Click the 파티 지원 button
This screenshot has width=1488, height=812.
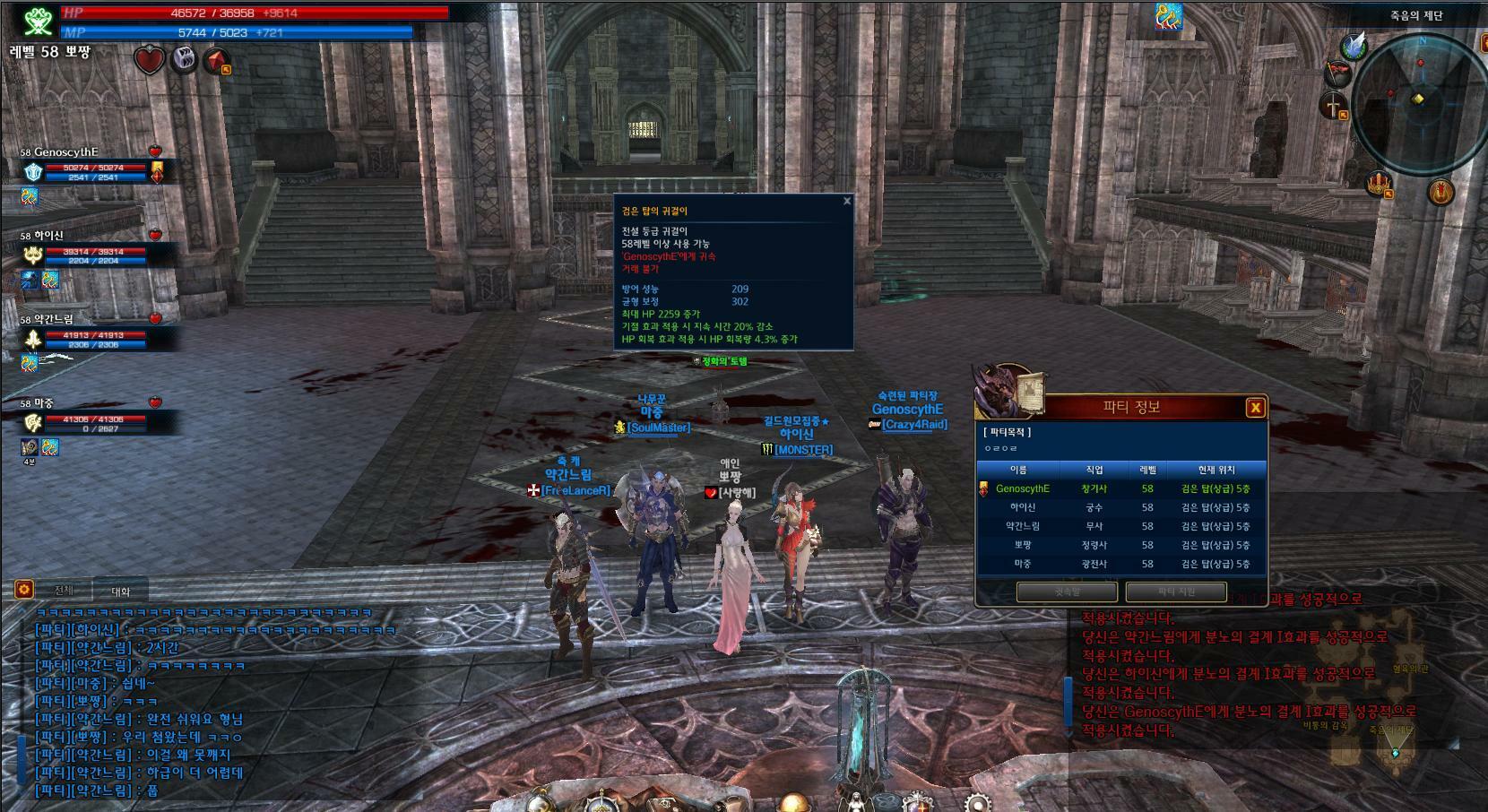1176,592
